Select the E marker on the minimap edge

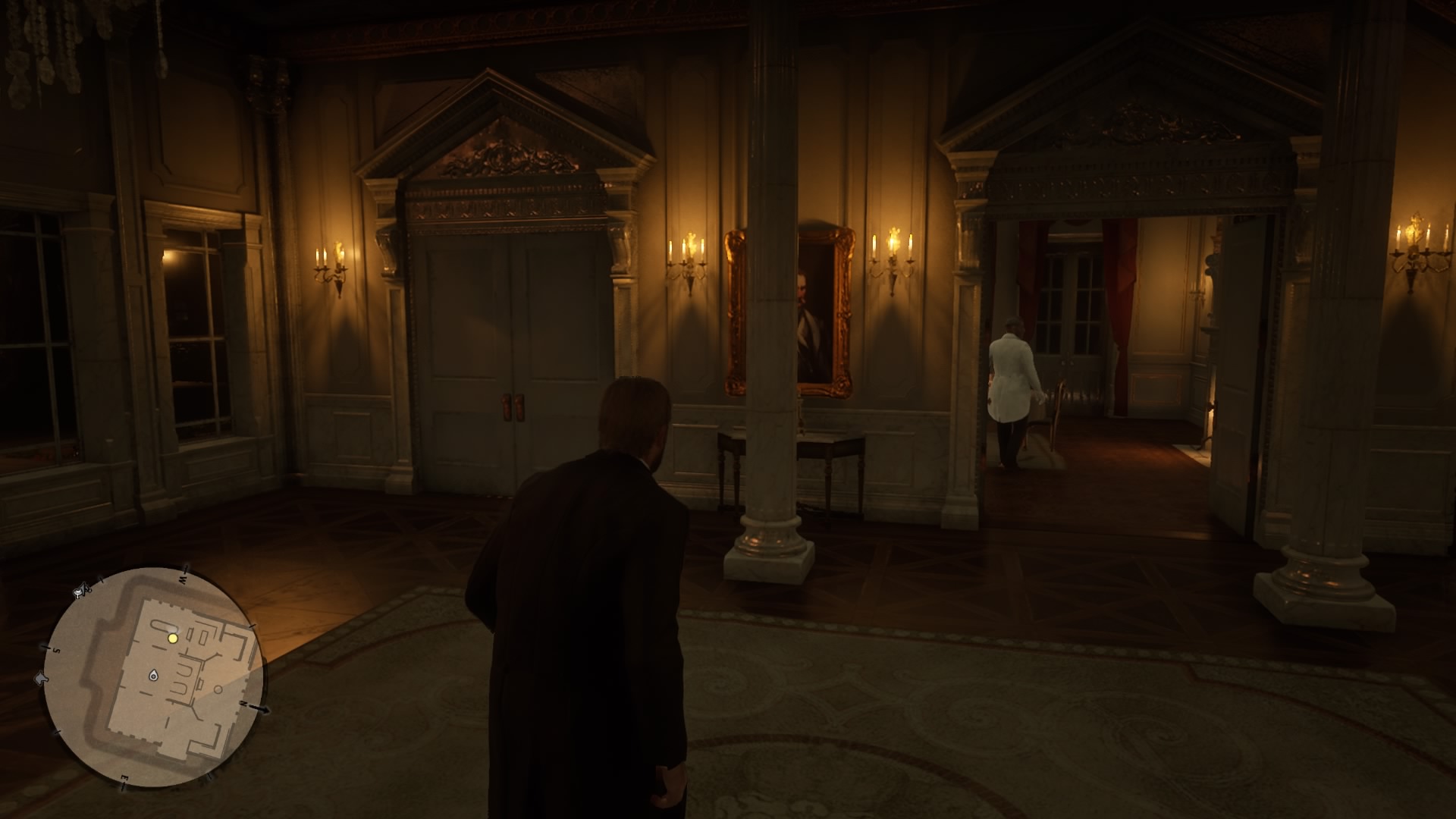[124, 778]
